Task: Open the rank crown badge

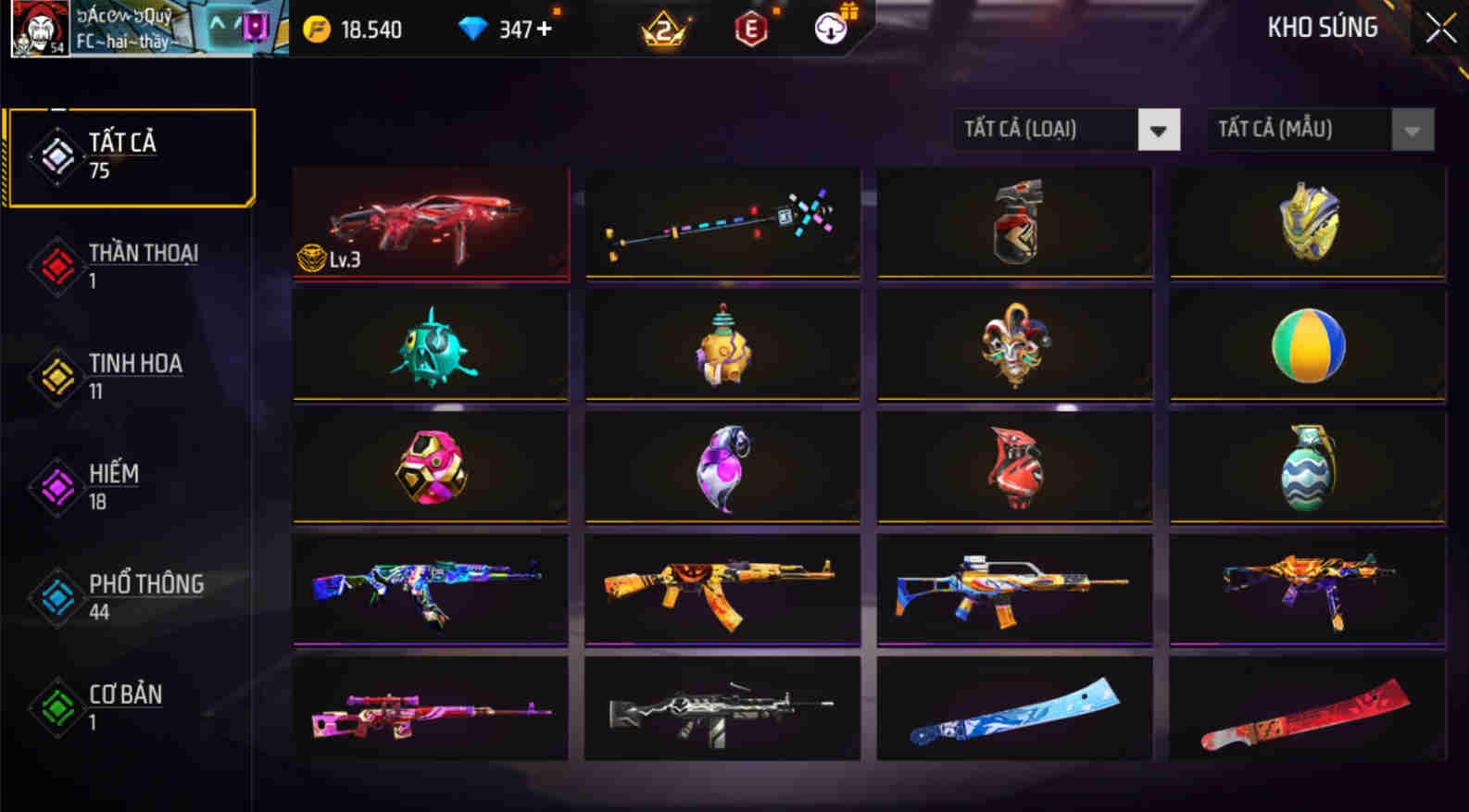Action: tap(664, 30)
